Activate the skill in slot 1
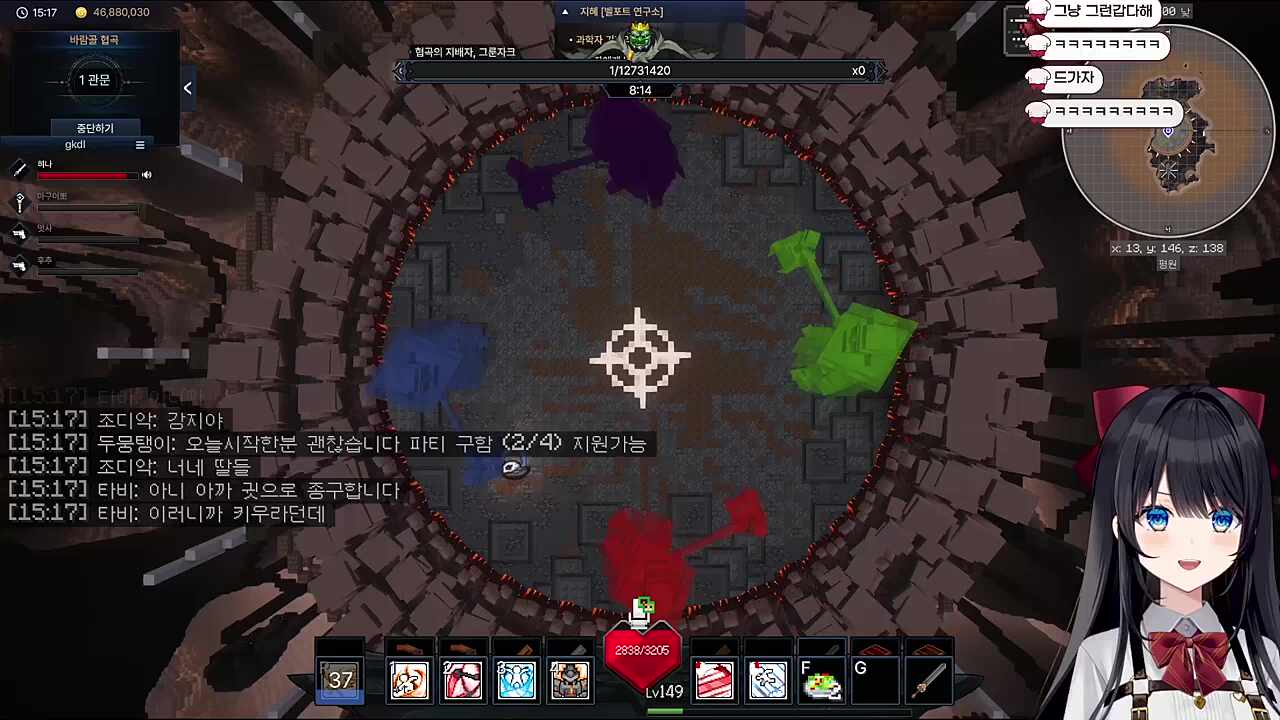Image resolution: width=1280 pixels, height=720 pixels. [x=409, y=680]
